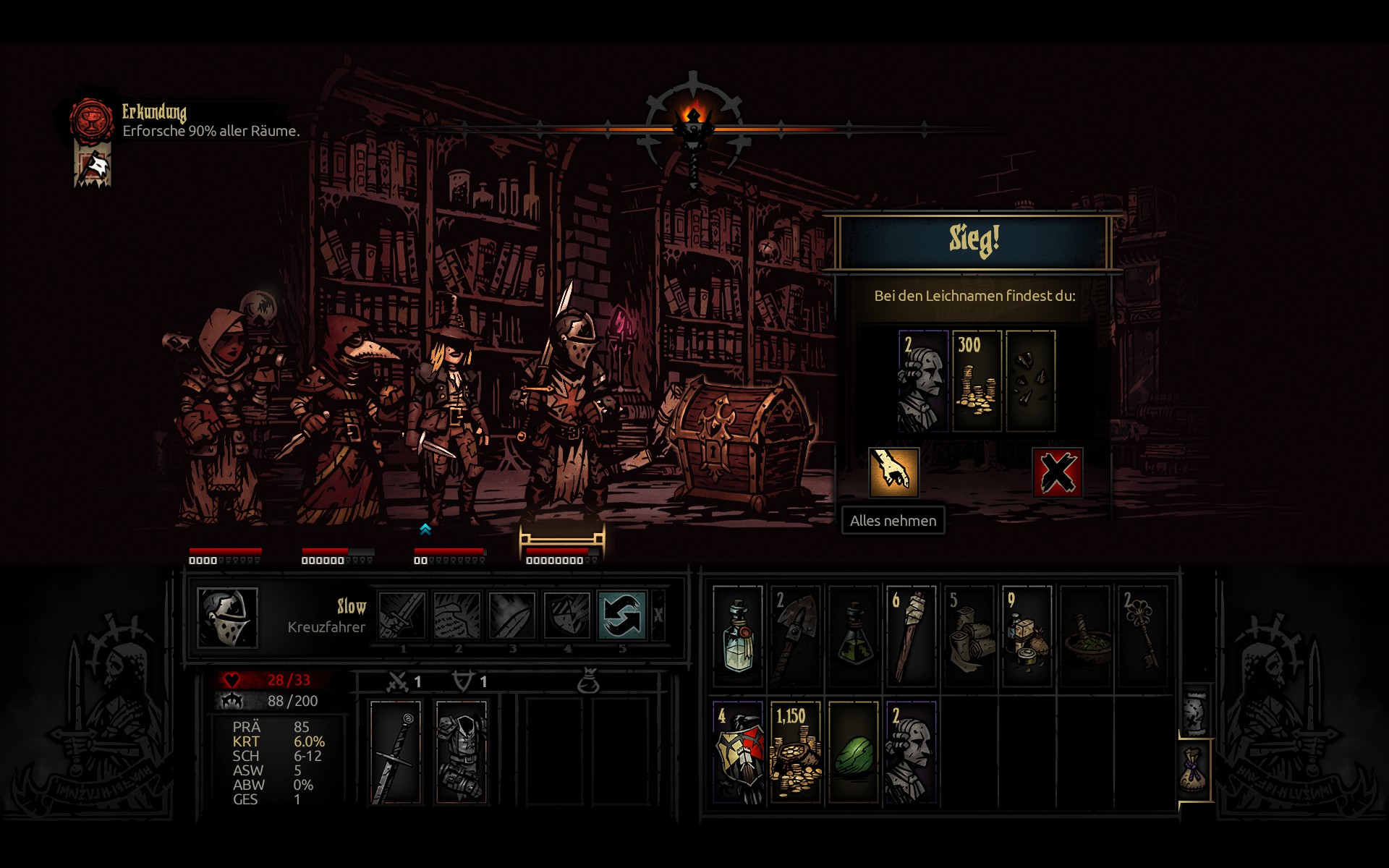
Task: Select the shovel stack in inventory
Action: click(795, 637)
